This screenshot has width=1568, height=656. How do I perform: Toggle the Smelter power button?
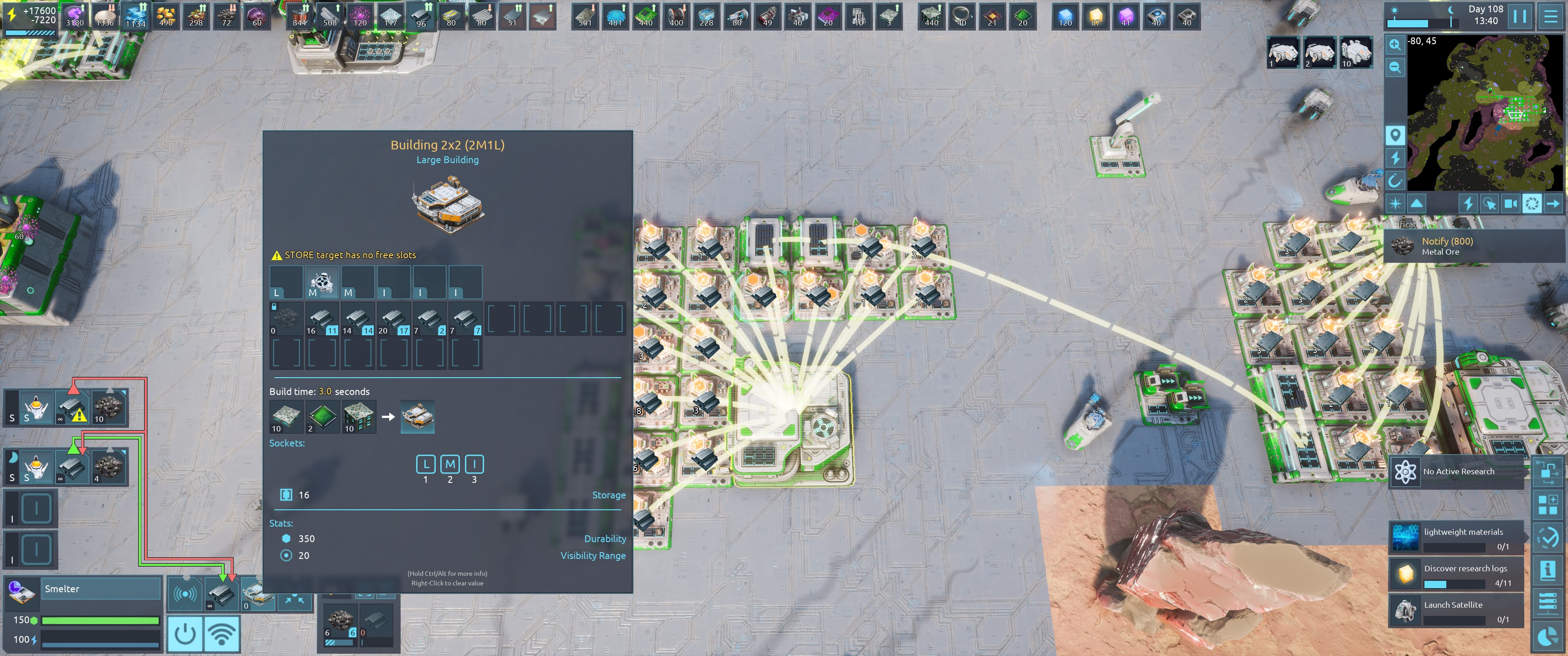(x=185, y=634)
